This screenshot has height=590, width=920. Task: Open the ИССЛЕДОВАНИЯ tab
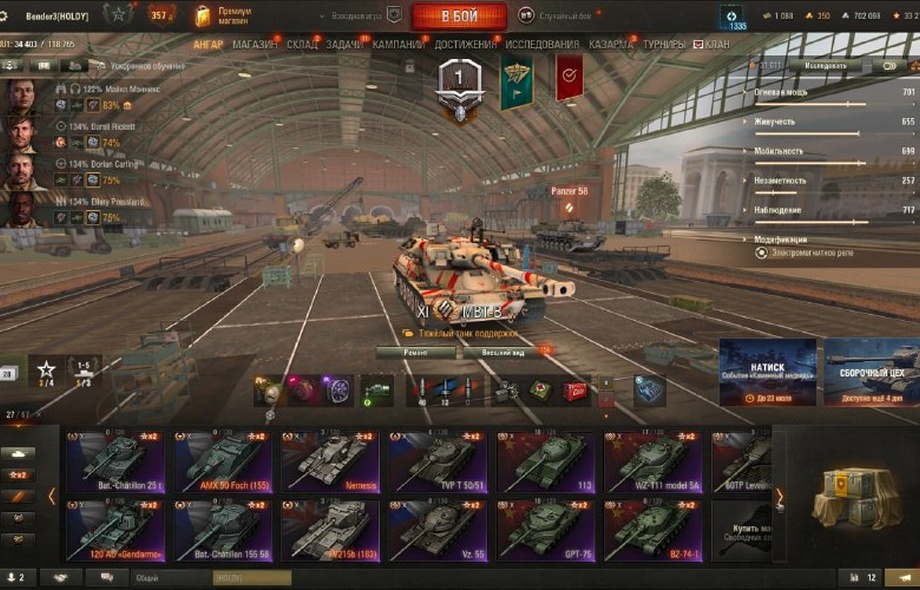542,45
